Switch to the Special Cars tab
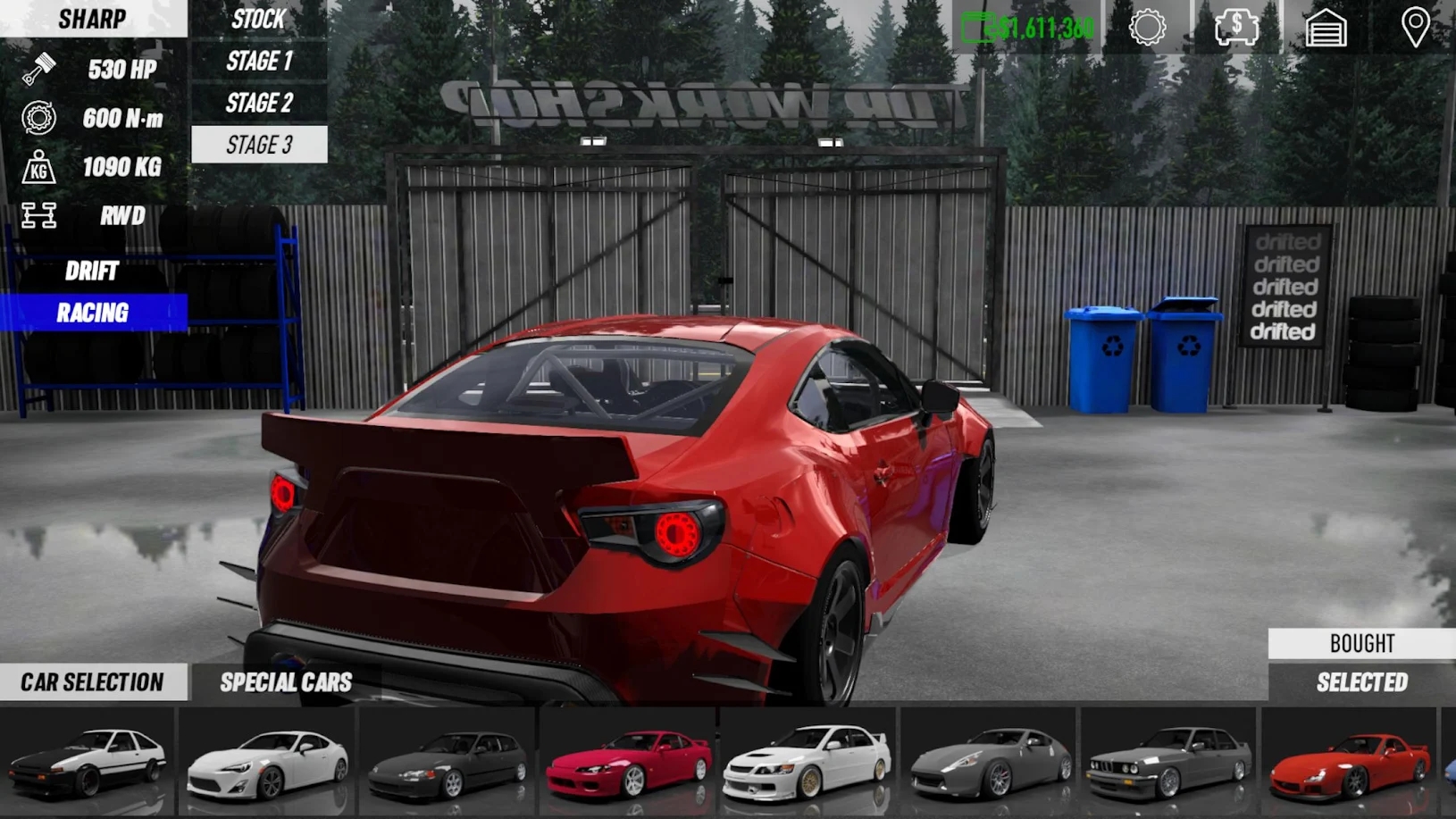This screenshot has width=1456, height=819. 286,682
